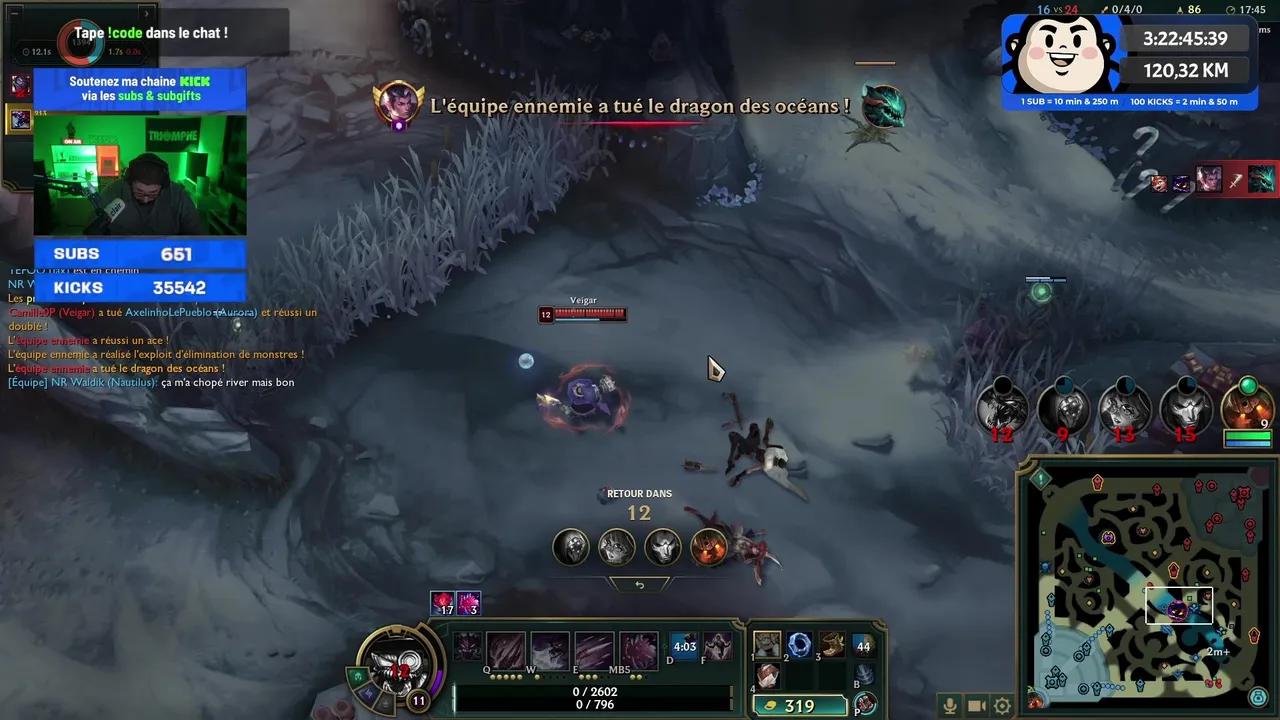Collapse HUD via curved arrow above ability bar
Image resolution: width=1280 pixels, height=720 pixels.
pyautogui.click(x=640, y=584)
